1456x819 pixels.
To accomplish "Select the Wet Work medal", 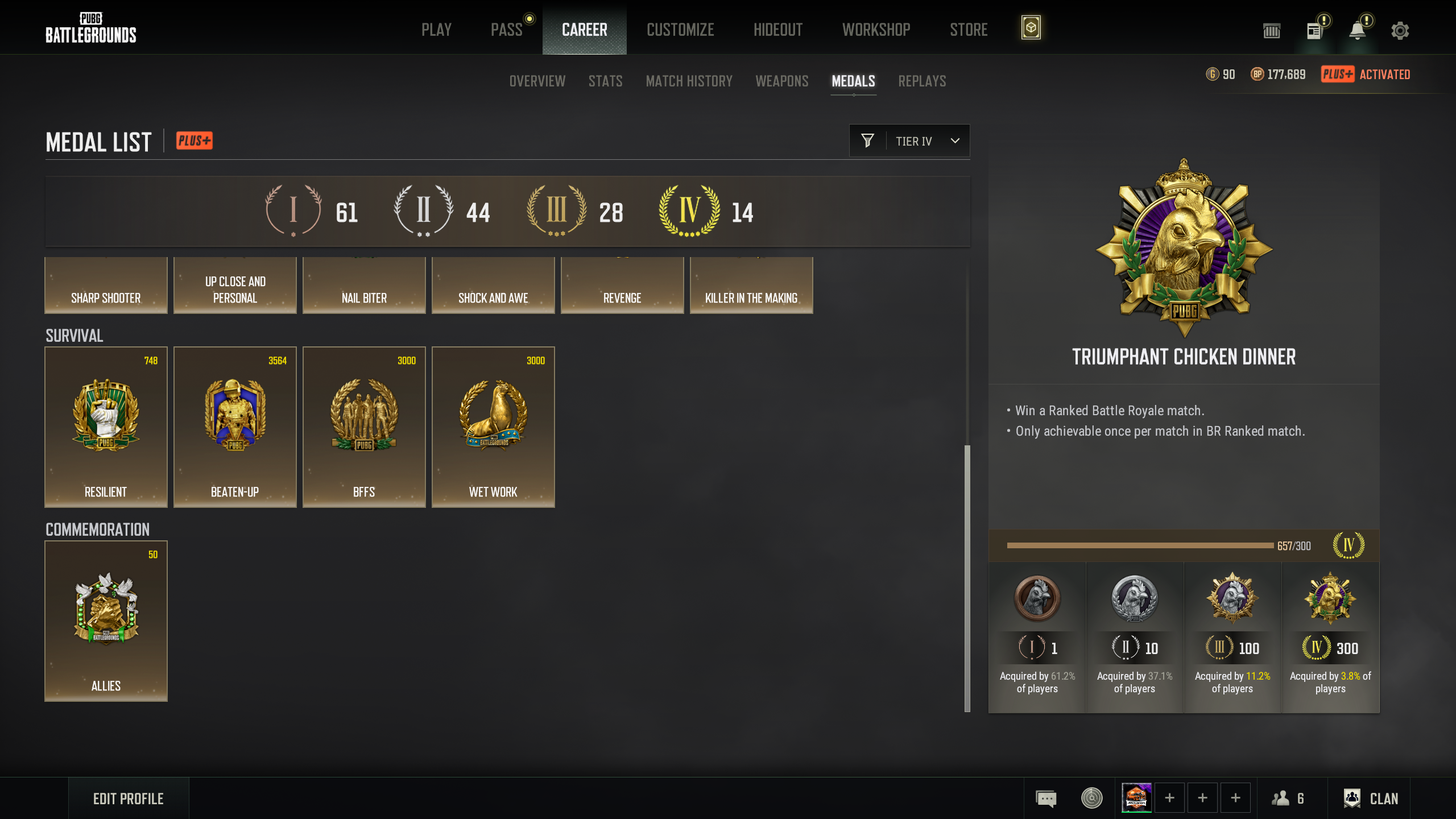I will click(493, 427).
